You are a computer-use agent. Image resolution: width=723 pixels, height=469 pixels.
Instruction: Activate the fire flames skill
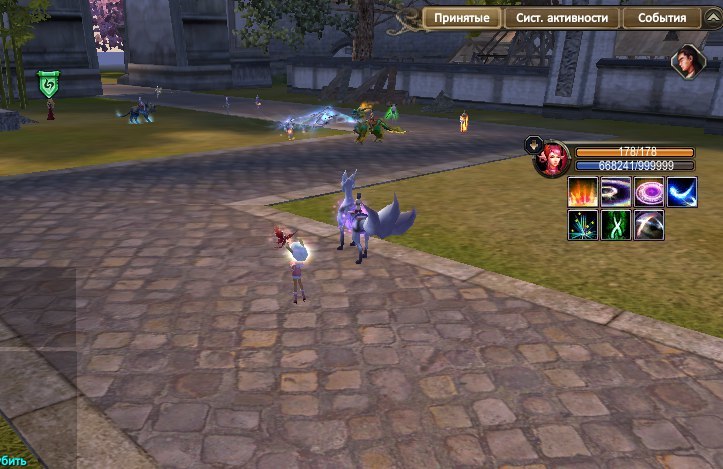pyautogui.click(x=583, y=191)
